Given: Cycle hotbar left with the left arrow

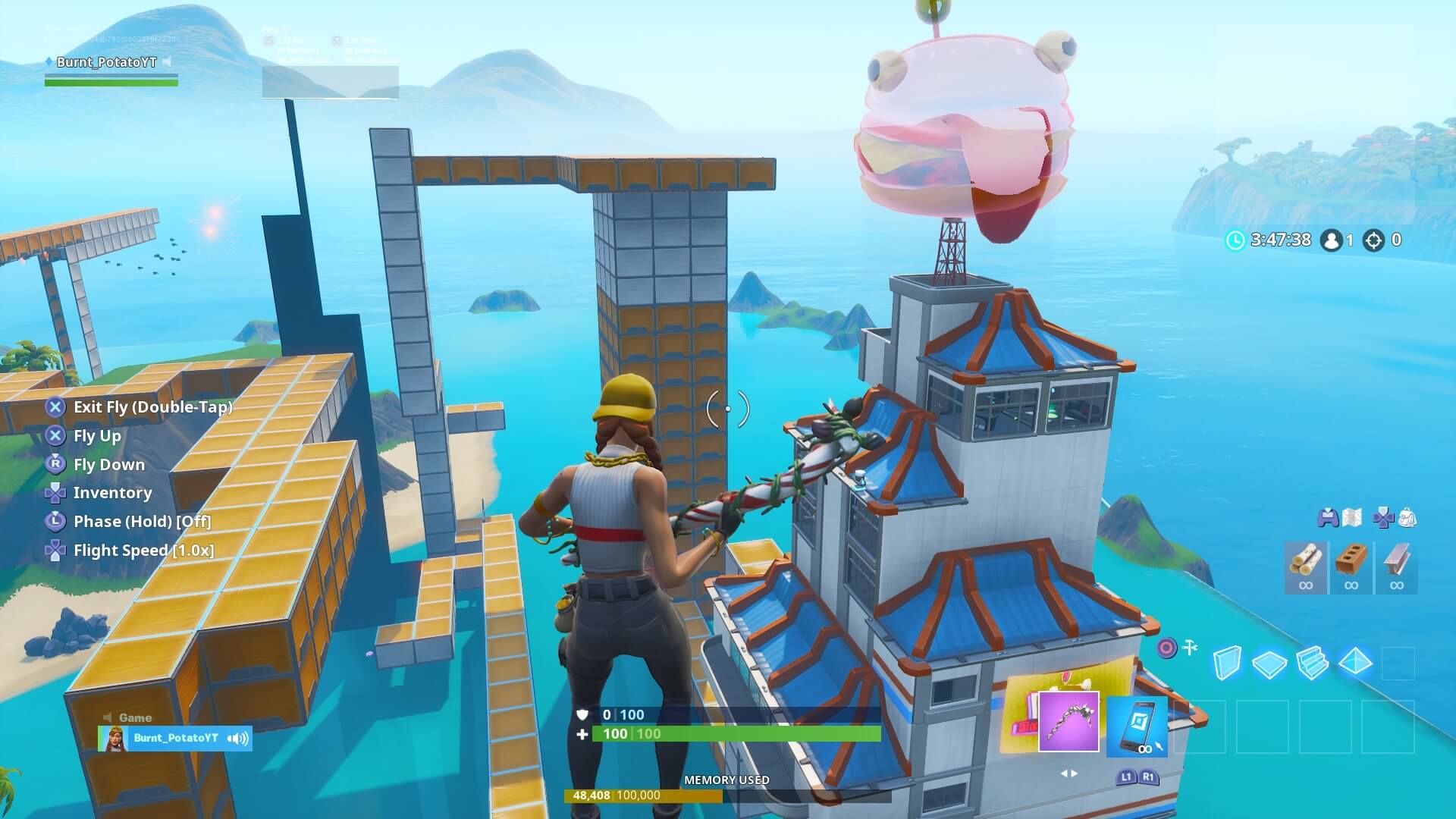Looking at the screenshot, I should pyautogui.click(x=1065, y=773).
